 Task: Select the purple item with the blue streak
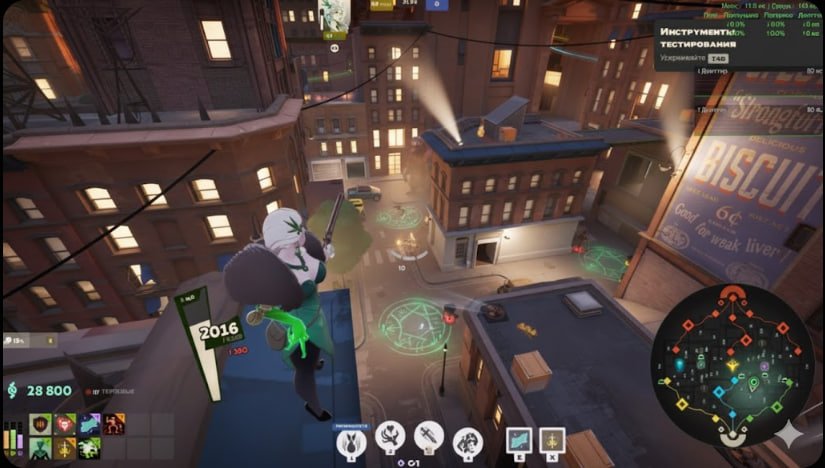90,425
